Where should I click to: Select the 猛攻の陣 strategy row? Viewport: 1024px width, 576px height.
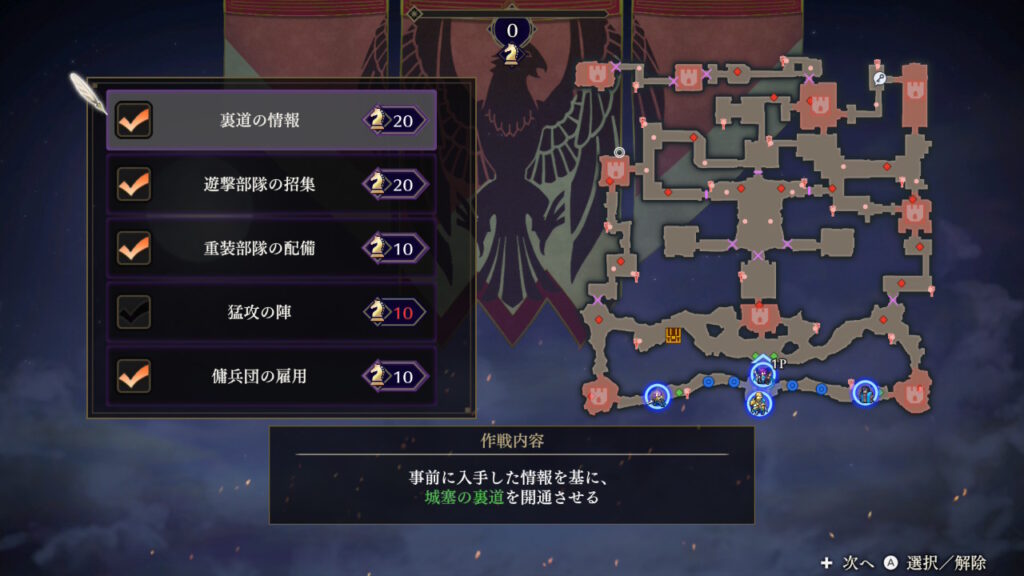pyautogui.click(x=272, y=312)
